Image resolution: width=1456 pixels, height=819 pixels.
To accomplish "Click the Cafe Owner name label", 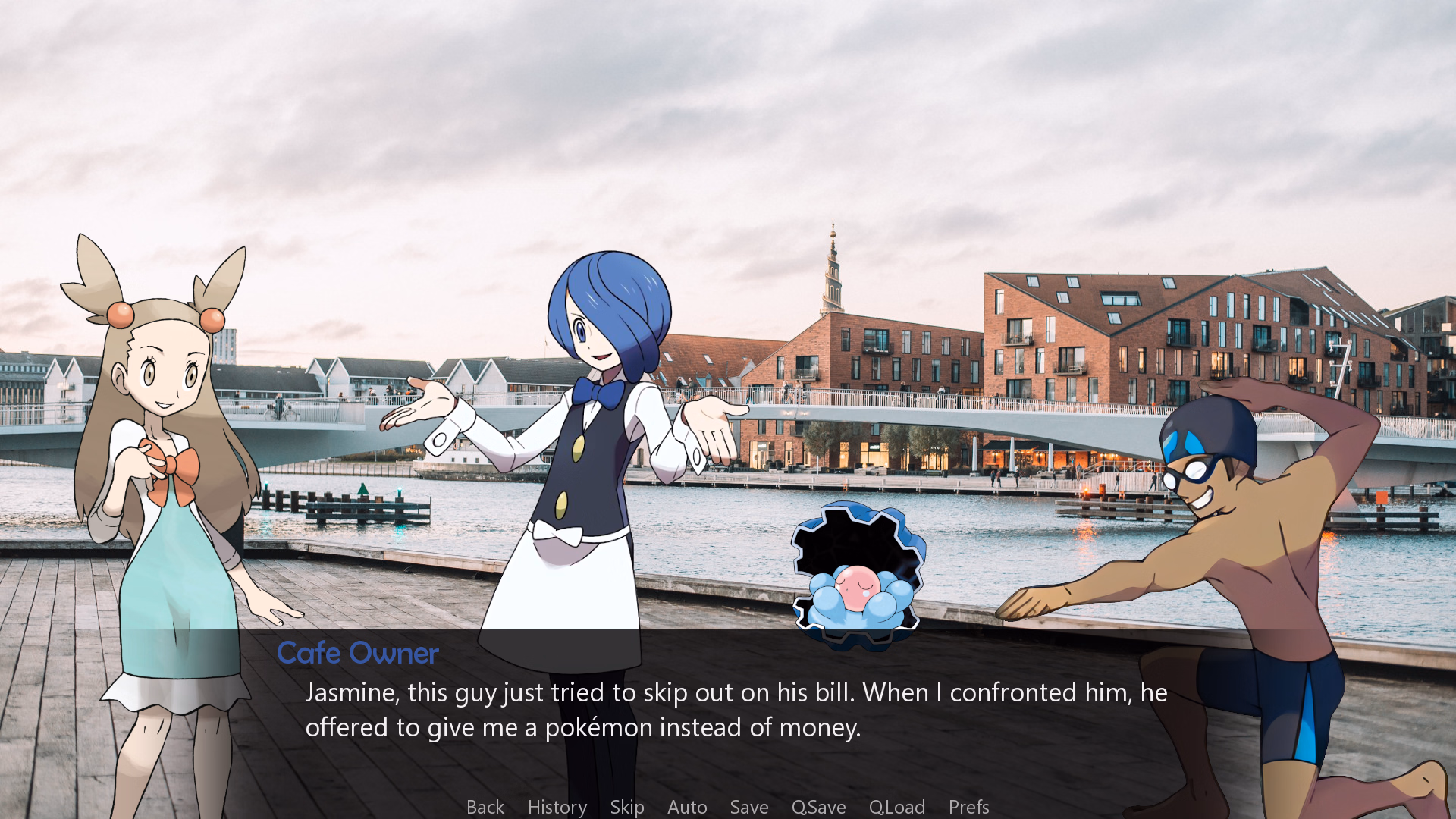I will click(x=358, y=653).
